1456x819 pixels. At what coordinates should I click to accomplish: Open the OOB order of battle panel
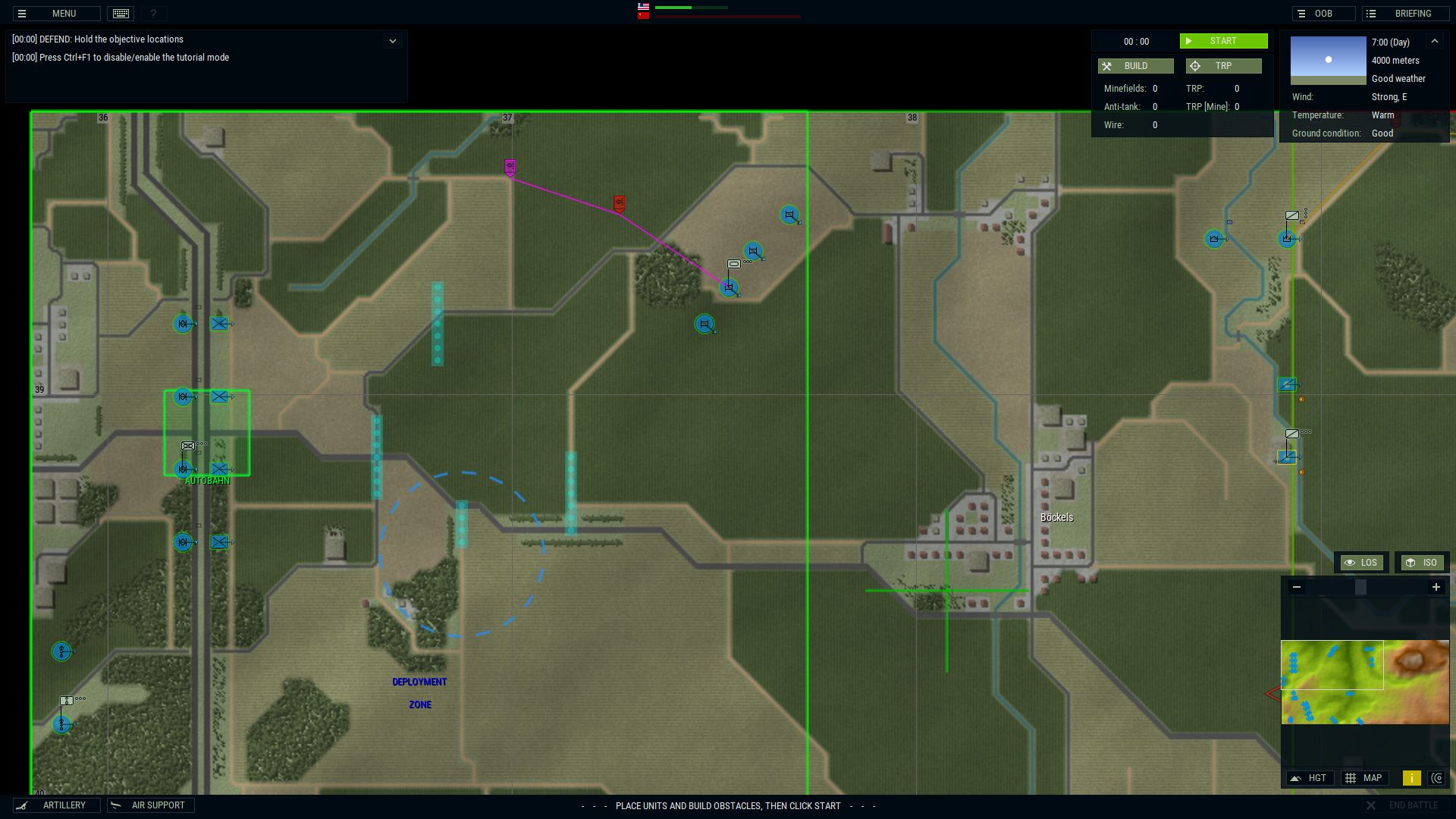click(1323, 13)
